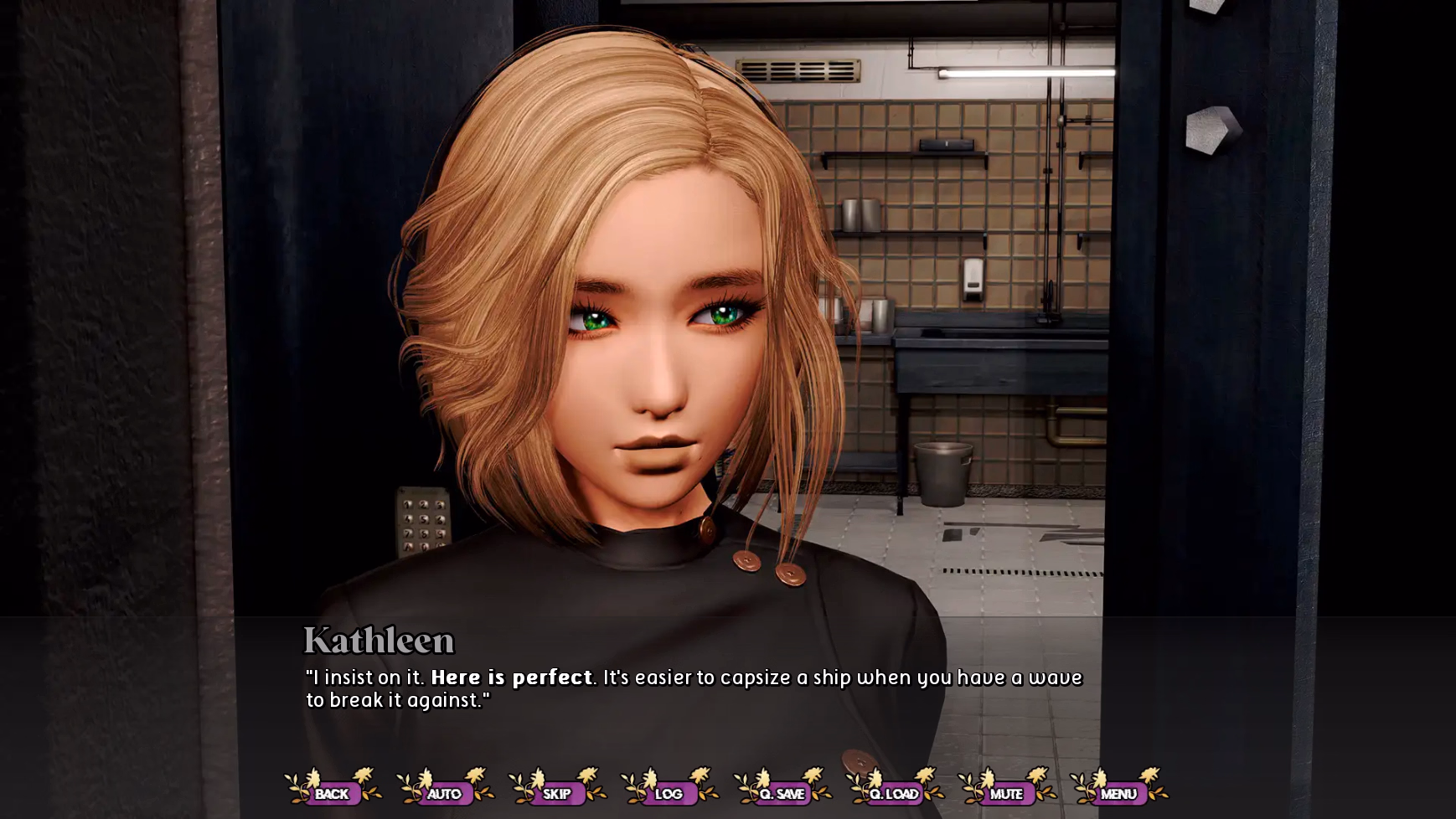Activate the SKIP dialogue button
This screenshot has height=819, width=1456.
pos(556,793)
